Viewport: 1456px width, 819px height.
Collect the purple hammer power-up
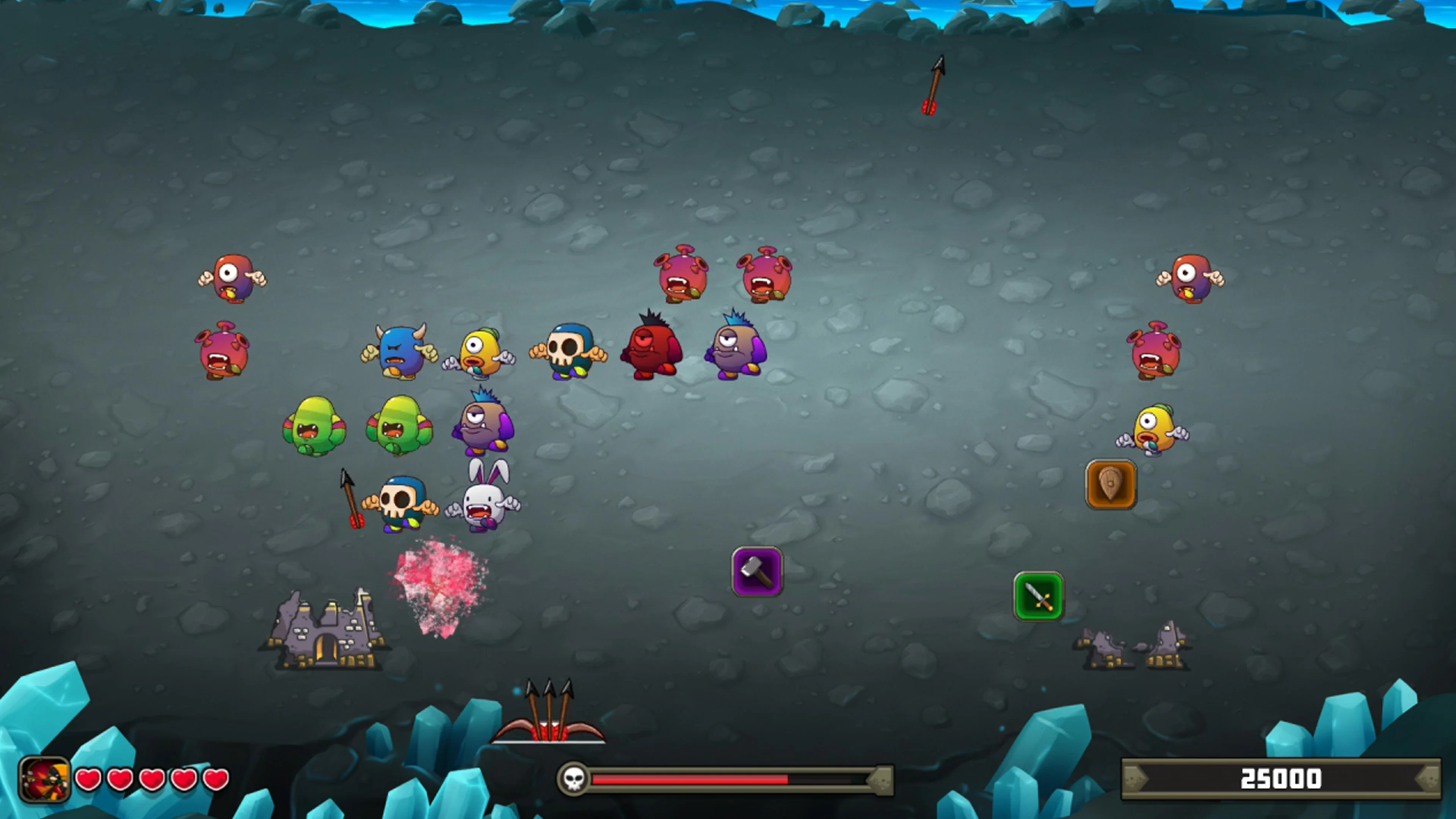[758, 572]
